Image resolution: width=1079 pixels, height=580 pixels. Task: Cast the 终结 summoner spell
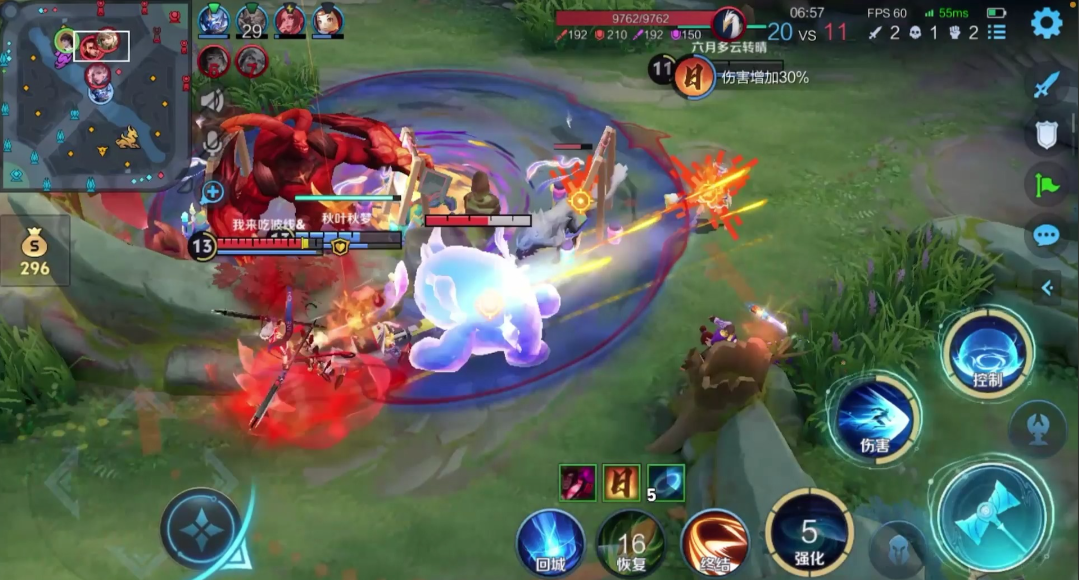(715, 543)
